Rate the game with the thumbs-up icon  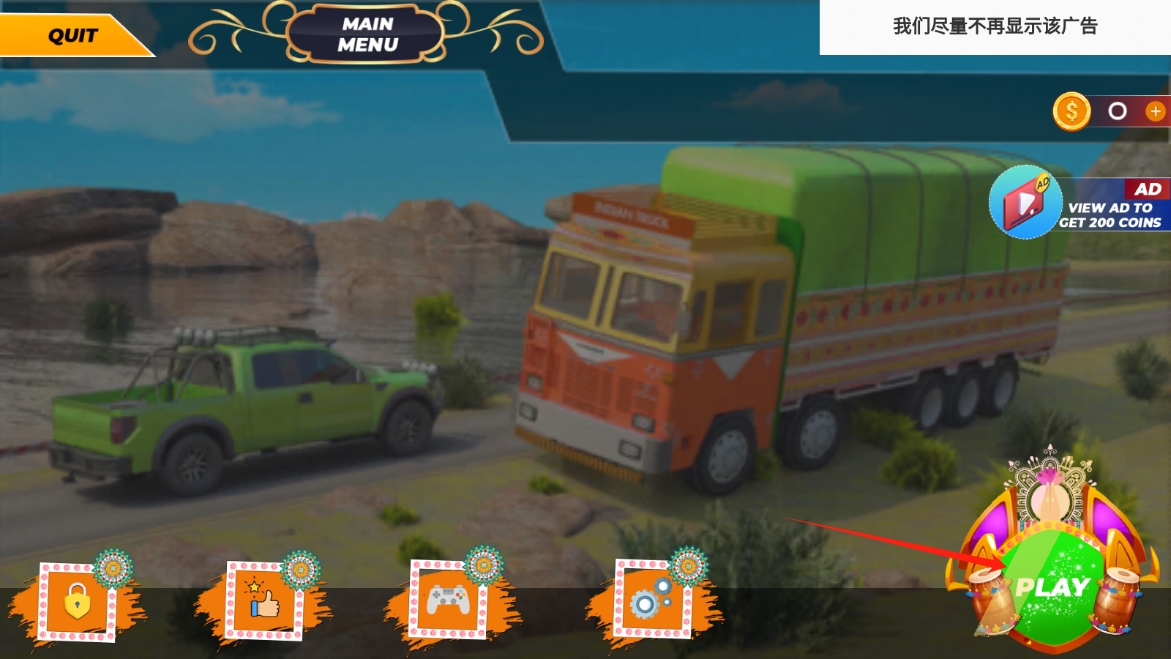click(x=265, y=602)
